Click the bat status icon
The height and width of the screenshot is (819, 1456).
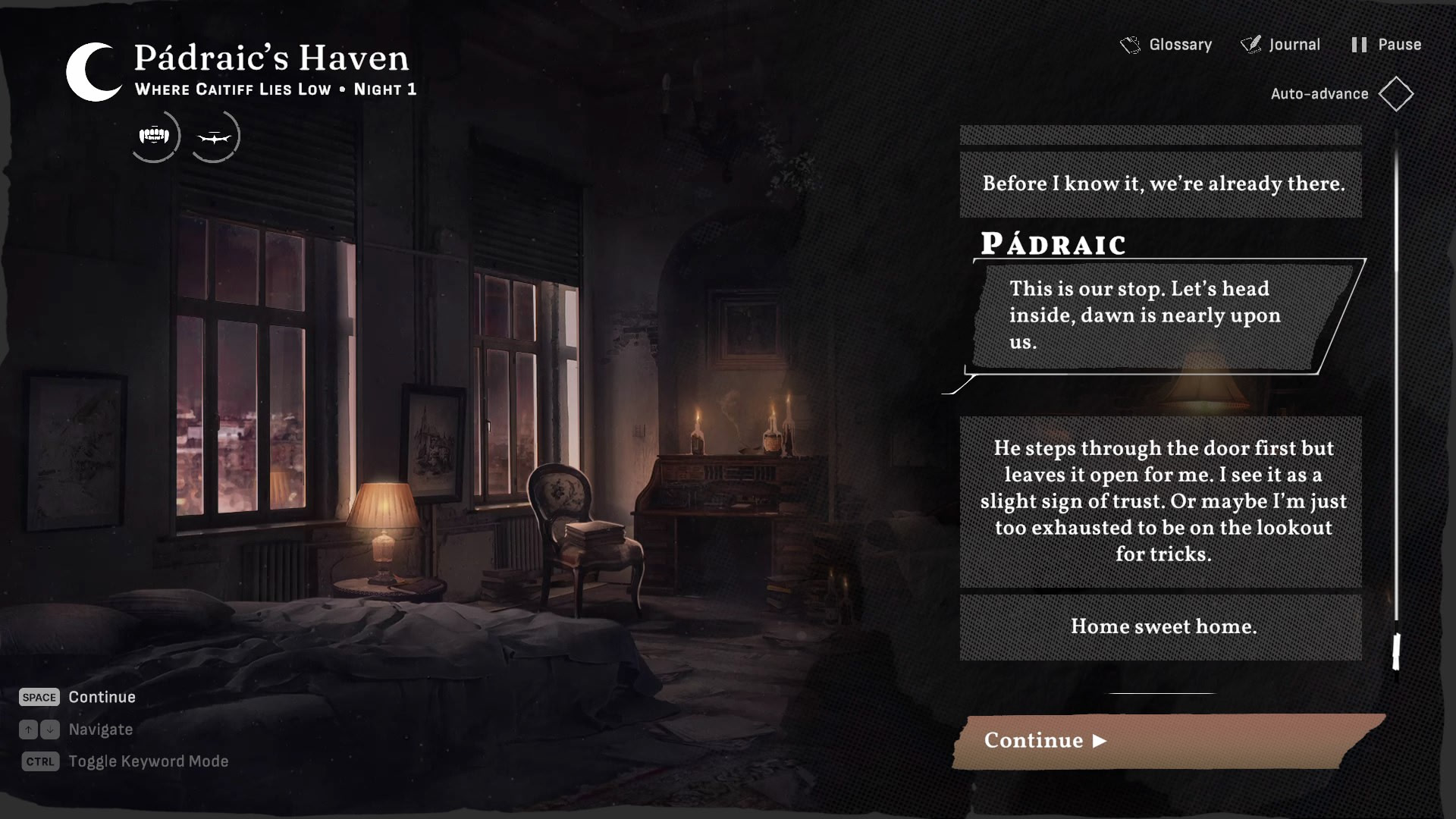tap(214, 137)
